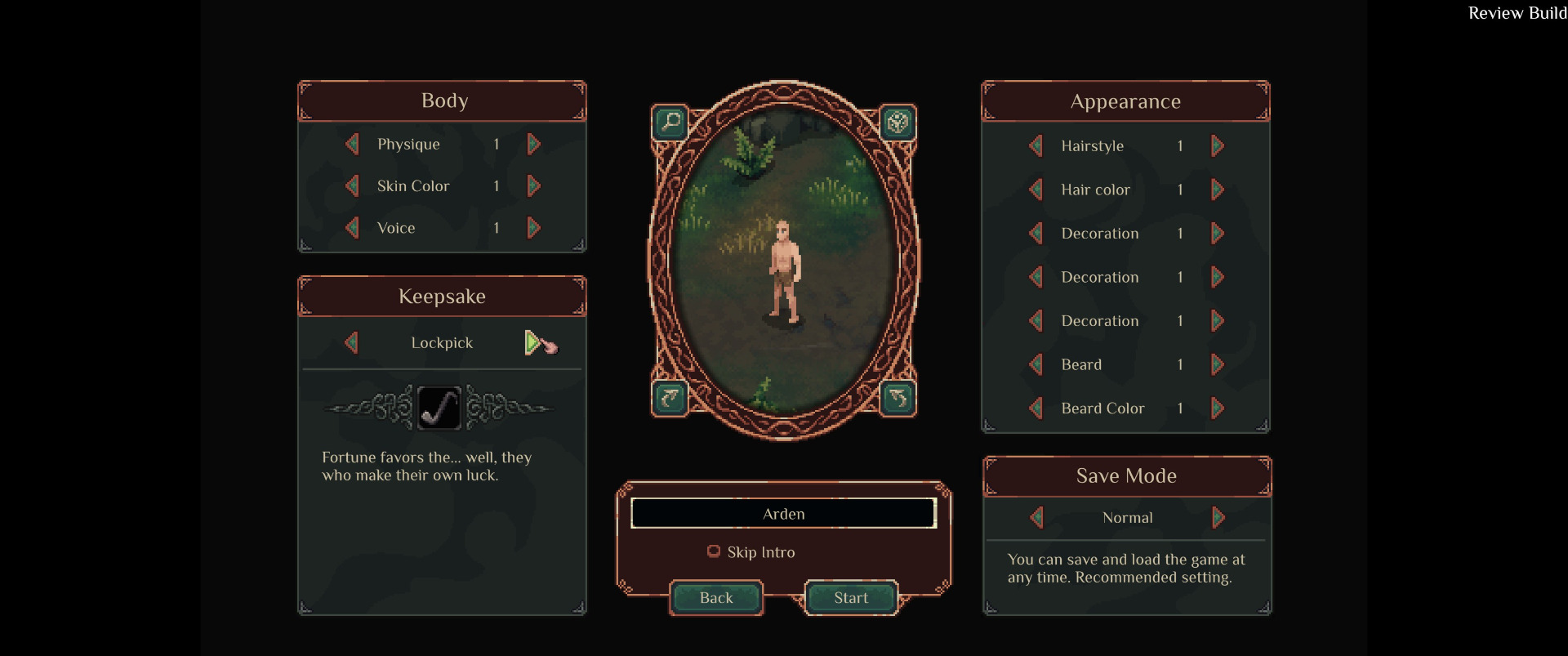
Task: Go back with the Back button
Action: 716,598
